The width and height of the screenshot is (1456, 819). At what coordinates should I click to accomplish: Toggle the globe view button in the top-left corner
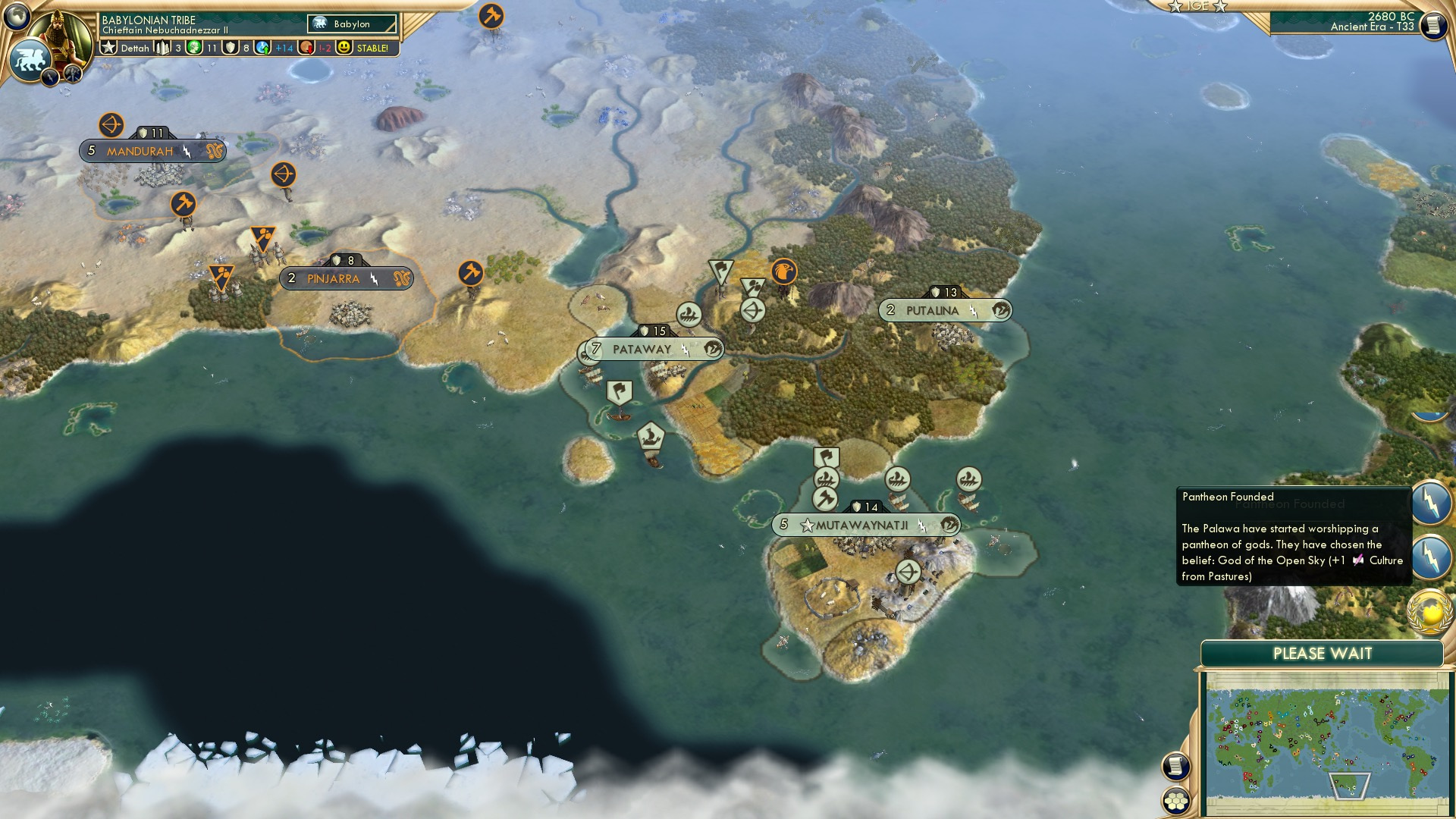pyautogui.click(x=17, y=17)
